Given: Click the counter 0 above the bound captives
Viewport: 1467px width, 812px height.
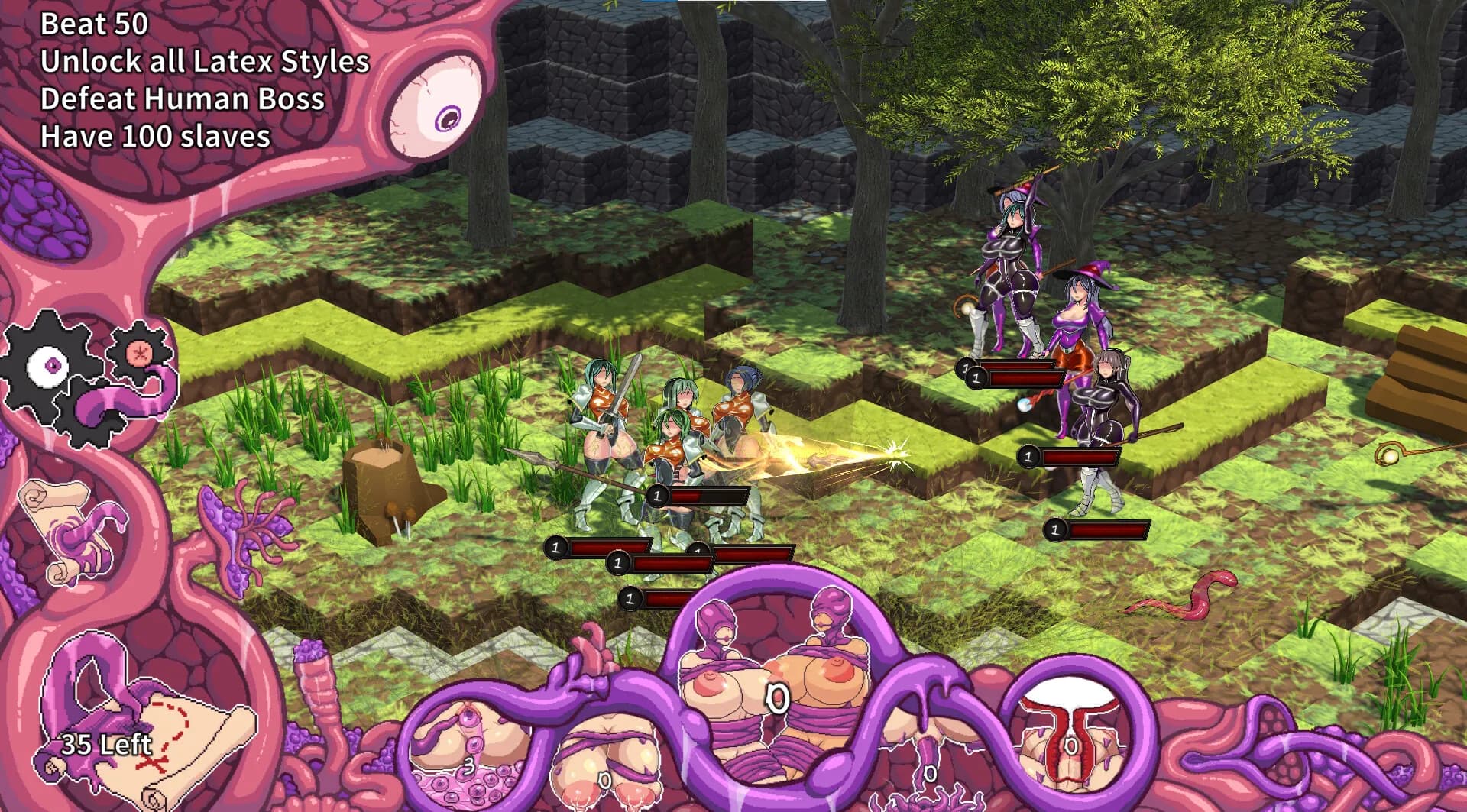Looking at the screenshot, I should click(778, 699).
